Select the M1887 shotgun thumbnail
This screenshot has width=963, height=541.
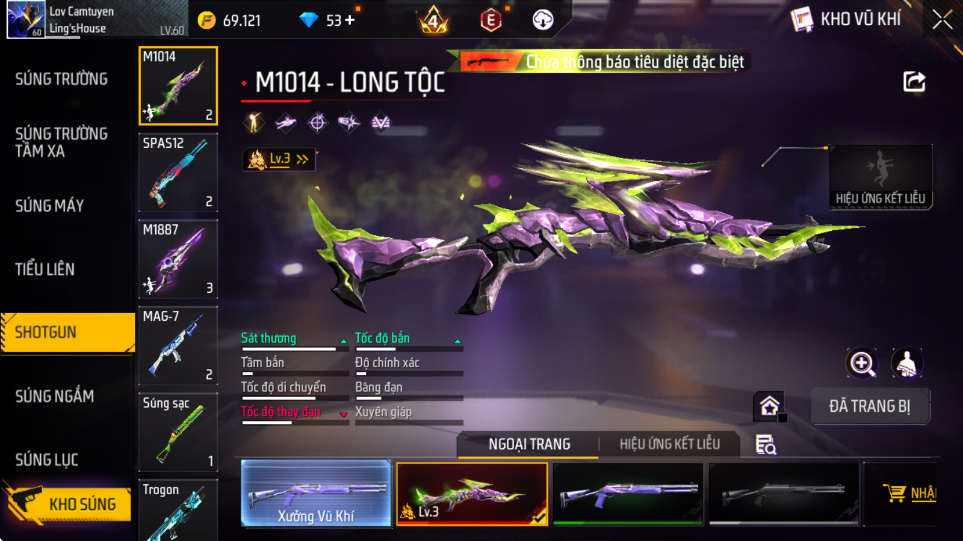click(178, 259)
